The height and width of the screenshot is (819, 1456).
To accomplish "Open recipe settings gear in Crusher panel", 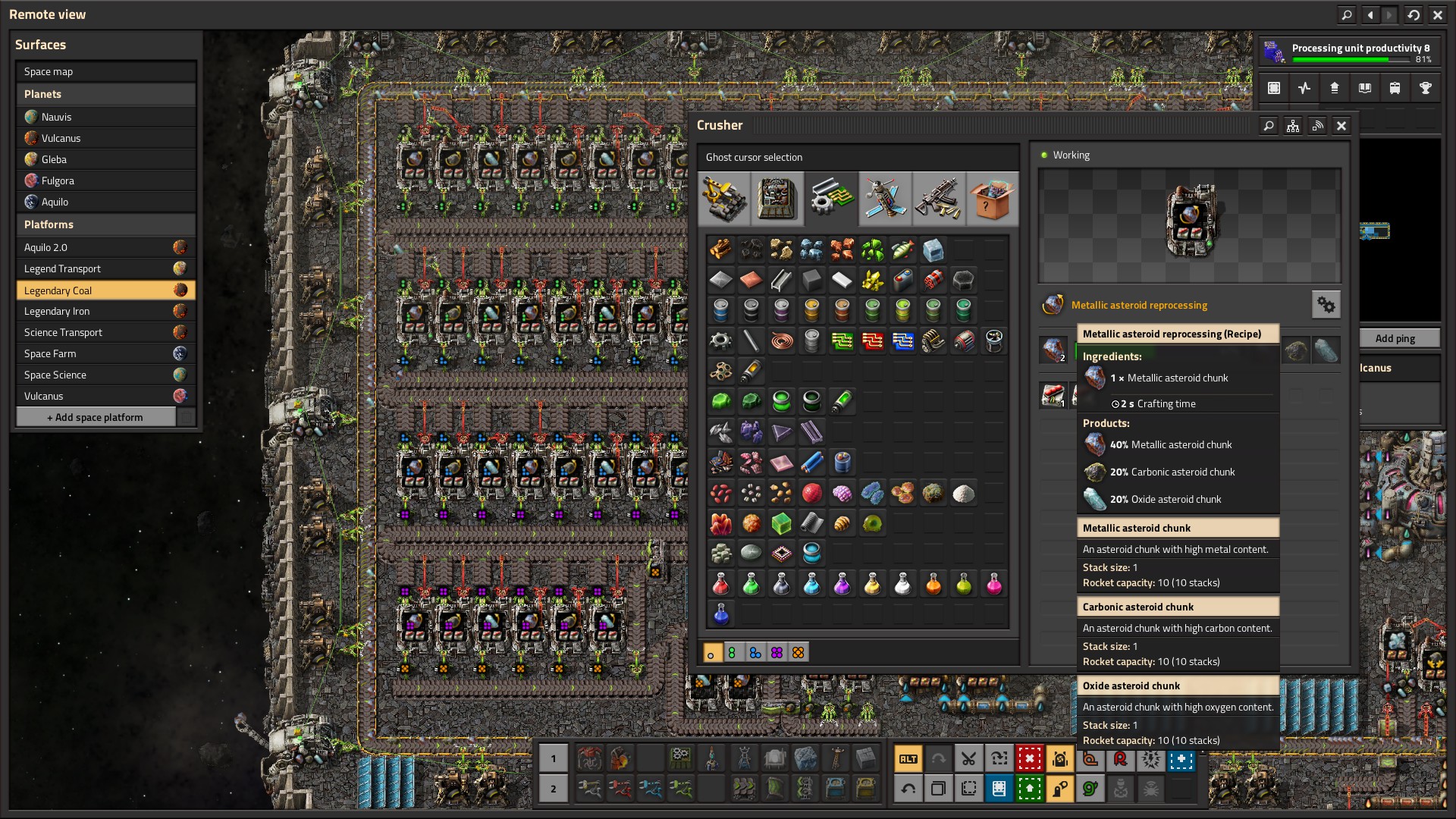I will [1326, 305].
